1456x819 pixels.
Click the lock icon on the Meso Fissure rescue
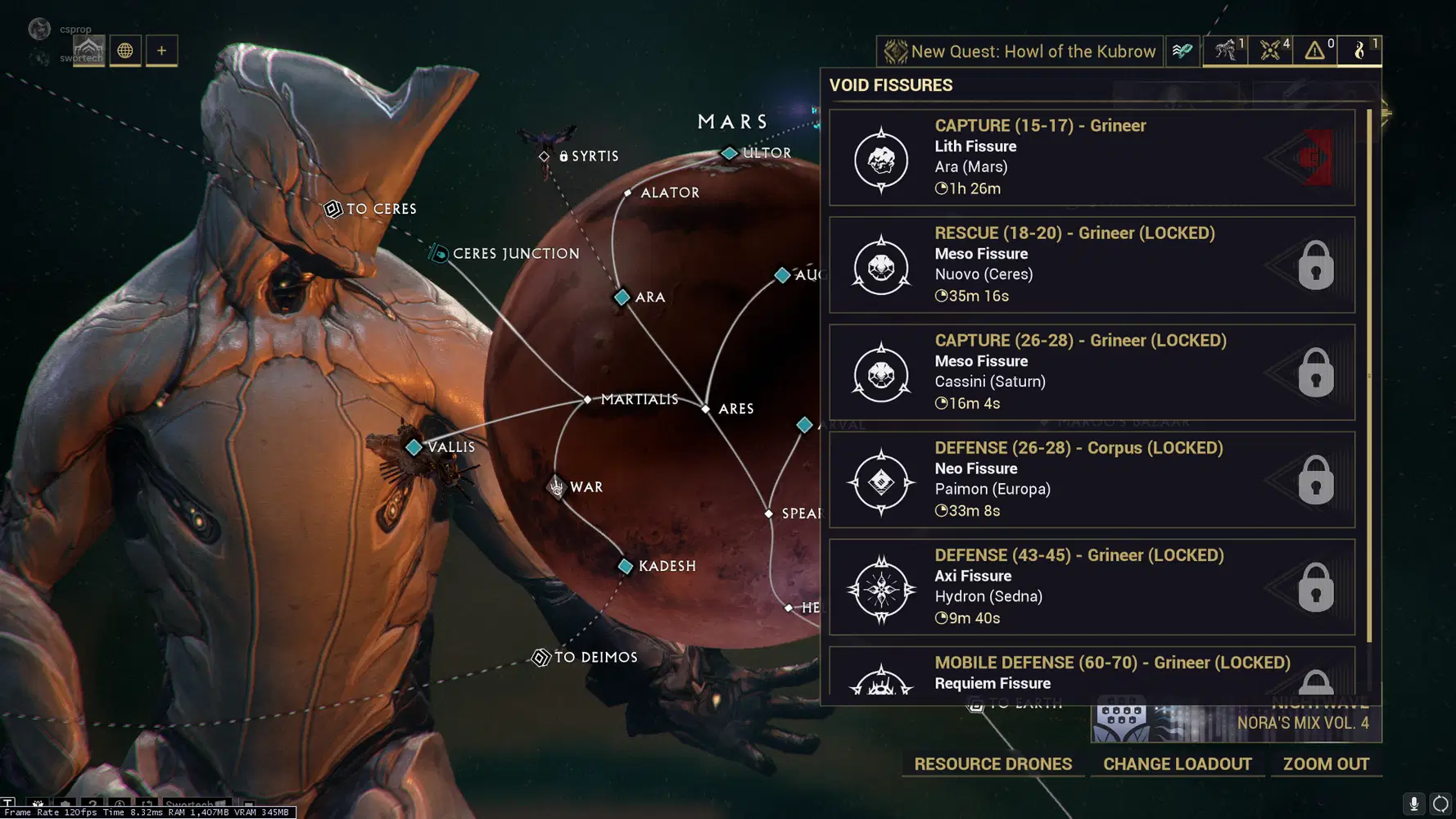click(x=1316, y=265)
